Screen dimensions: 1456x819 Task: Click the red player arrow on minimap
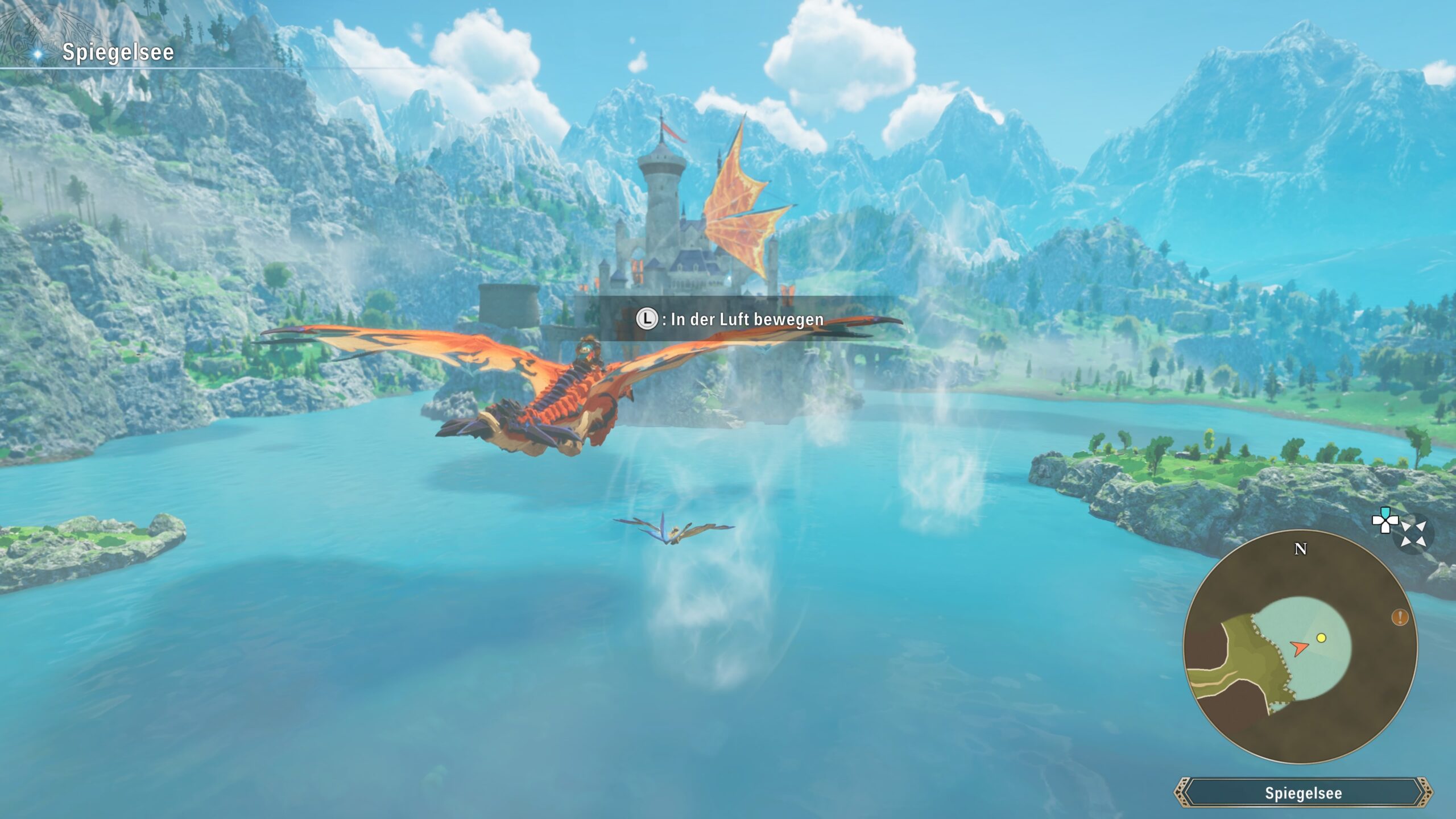click(1299, 648)
